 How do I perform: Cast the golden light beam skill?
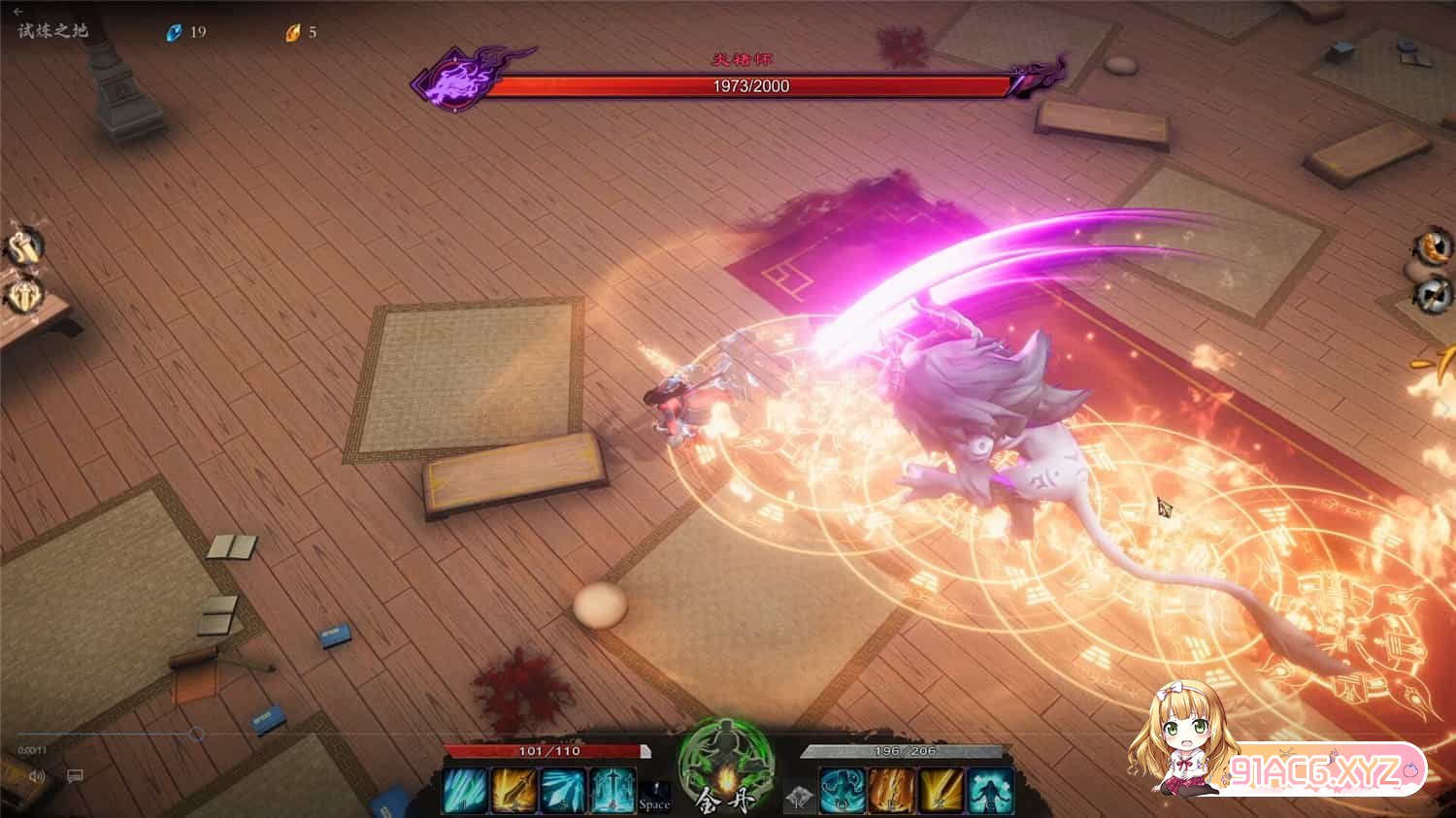[x=941, y=790]
